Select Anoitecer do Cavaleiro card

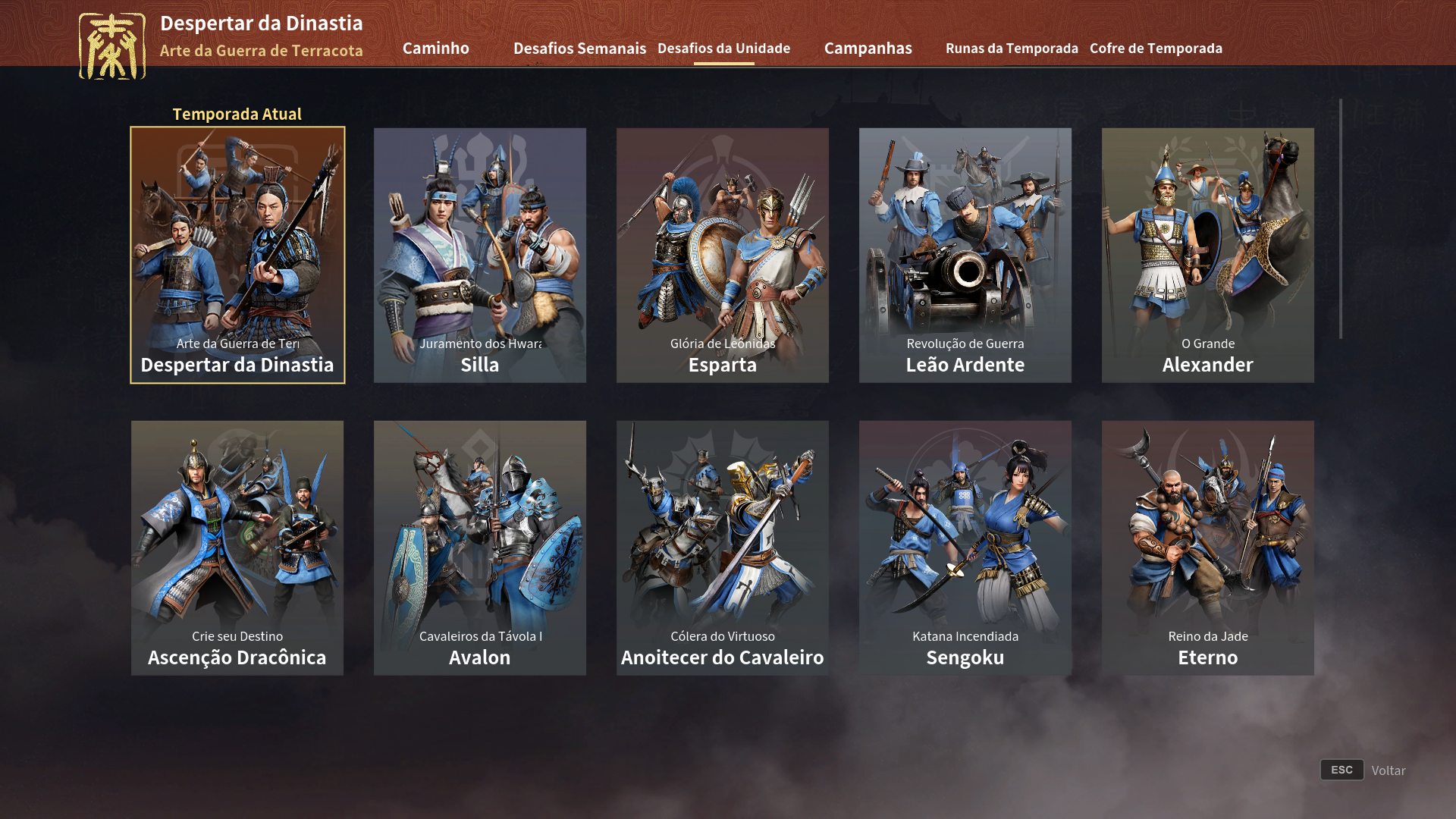click(x=722, y=548)
